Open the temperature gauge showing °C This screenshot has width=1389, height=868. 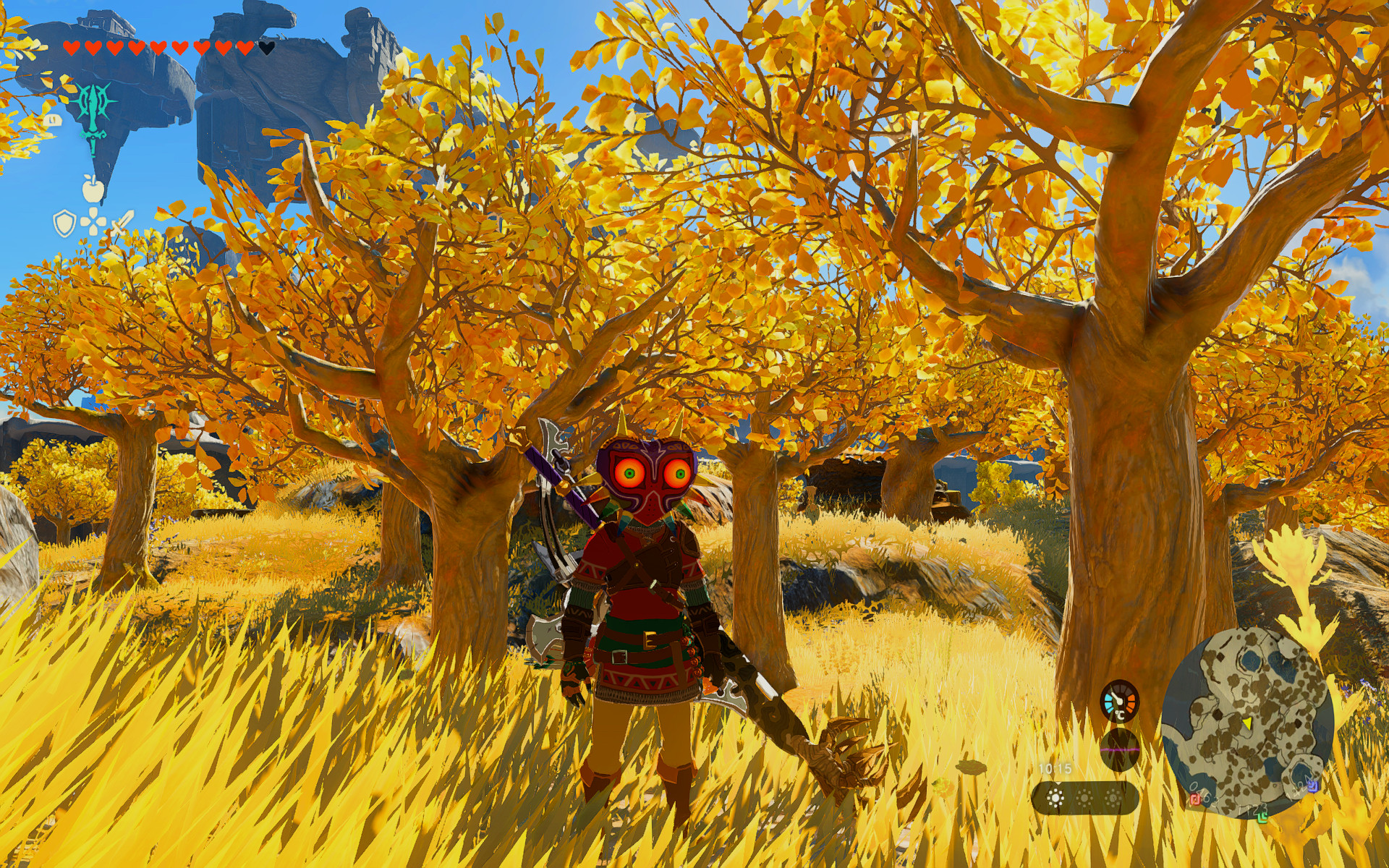point(1119,702)
